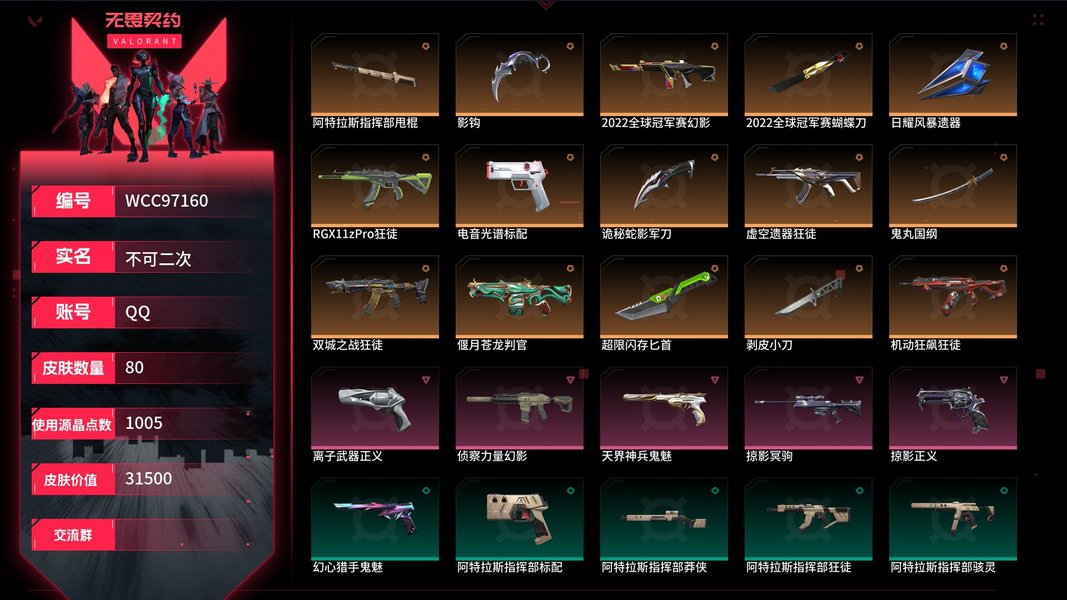Image resolution: width=1067 pixels, height=600 pixels.
Task: Open the 2022全球冠军赛幻影 skin card
Action: click(664, 75)
